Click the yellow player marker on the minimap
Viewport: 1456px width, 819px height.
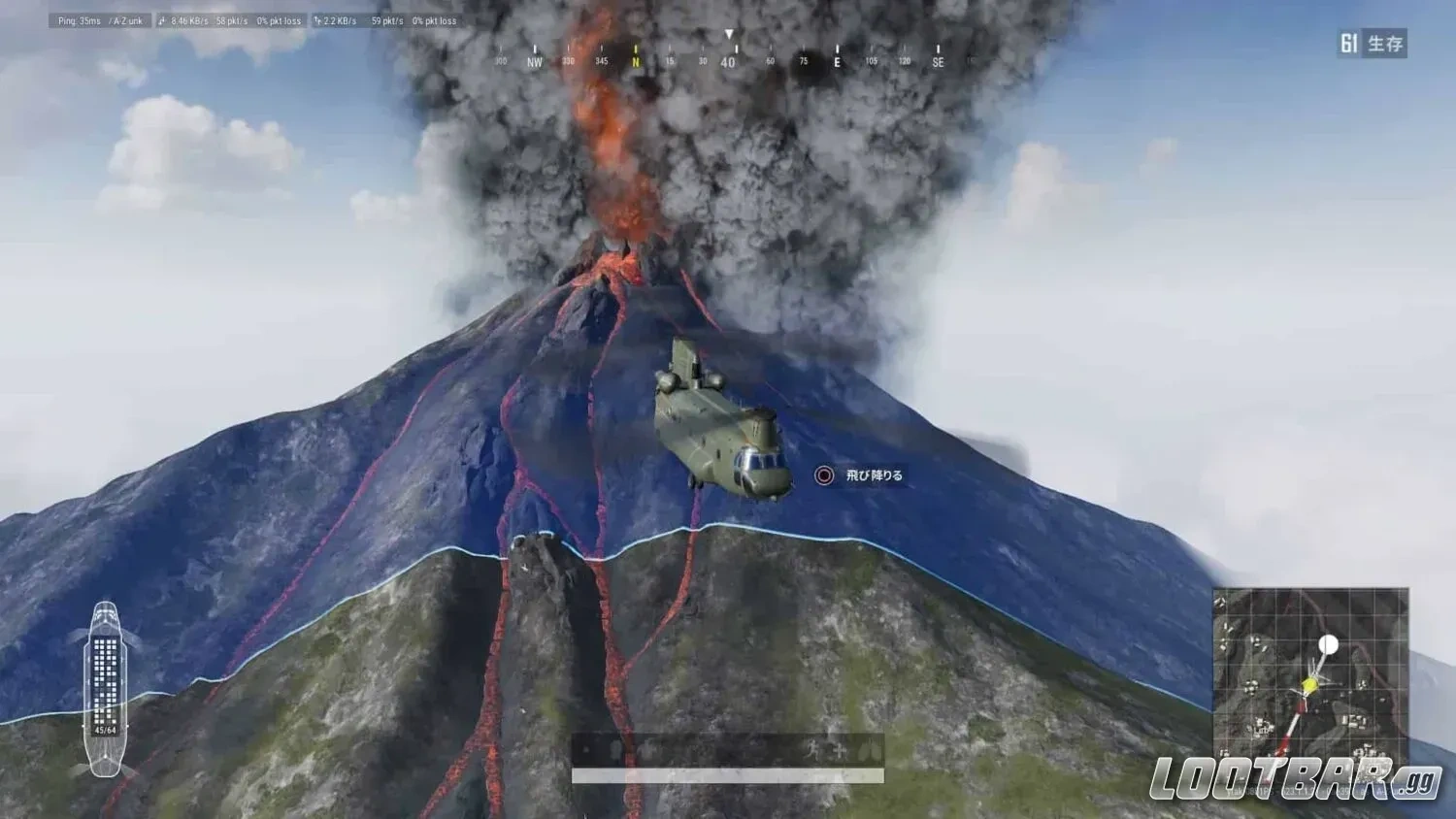pos(1307,685)
